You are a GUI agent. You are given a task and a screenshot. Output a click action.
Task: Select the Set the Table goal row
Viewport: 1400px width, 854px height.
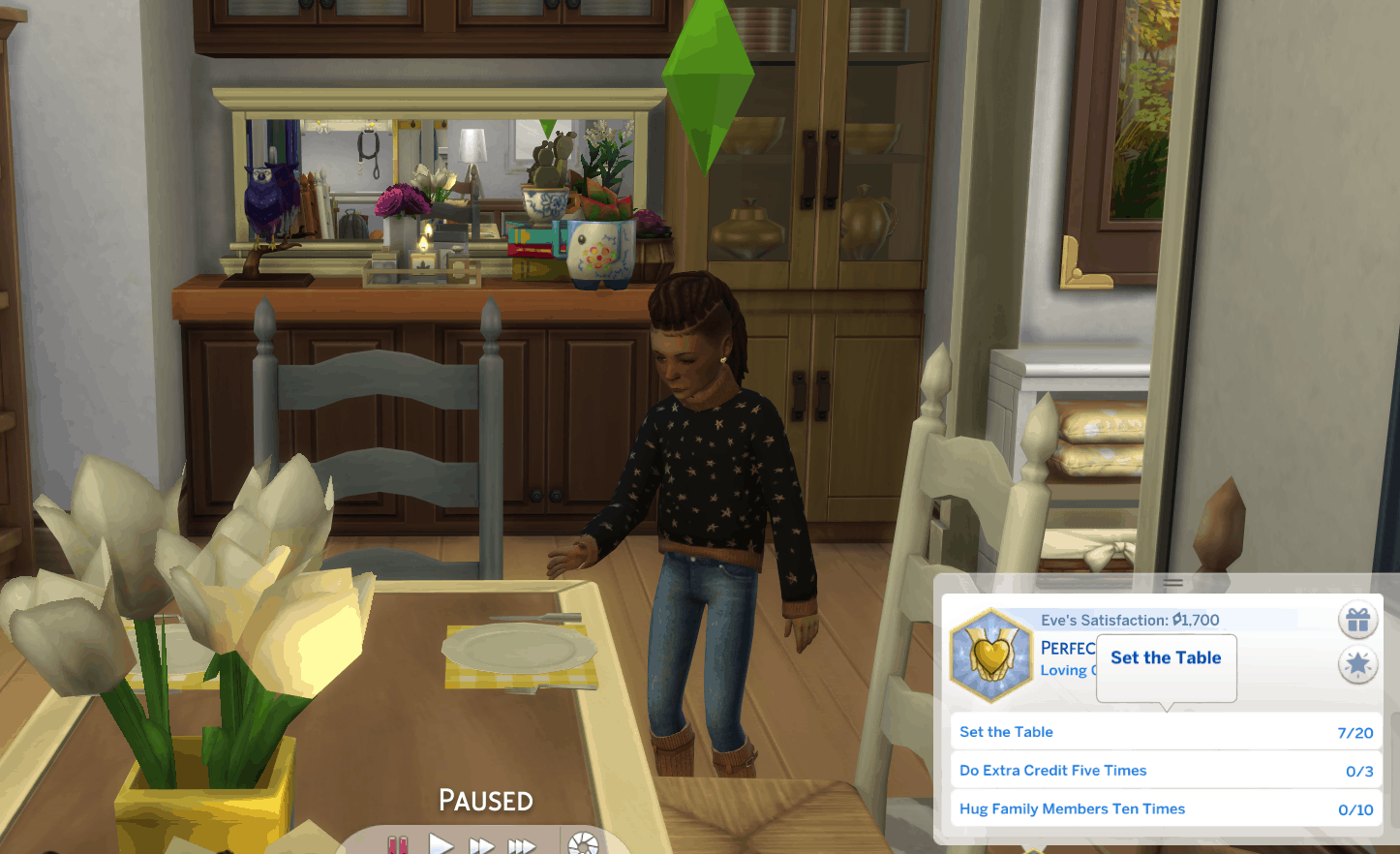click(1165, 732)
